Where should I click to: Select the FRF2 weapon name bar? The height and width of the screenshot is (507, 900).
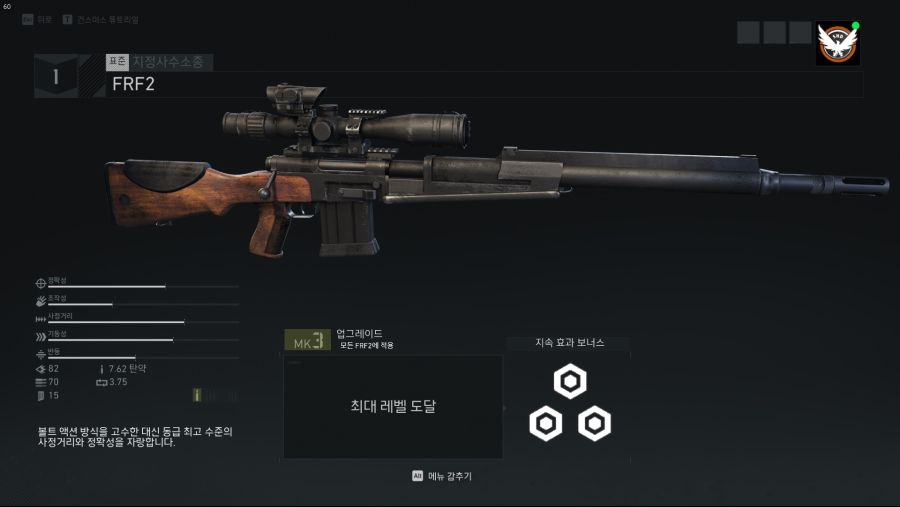click(484, 84)
